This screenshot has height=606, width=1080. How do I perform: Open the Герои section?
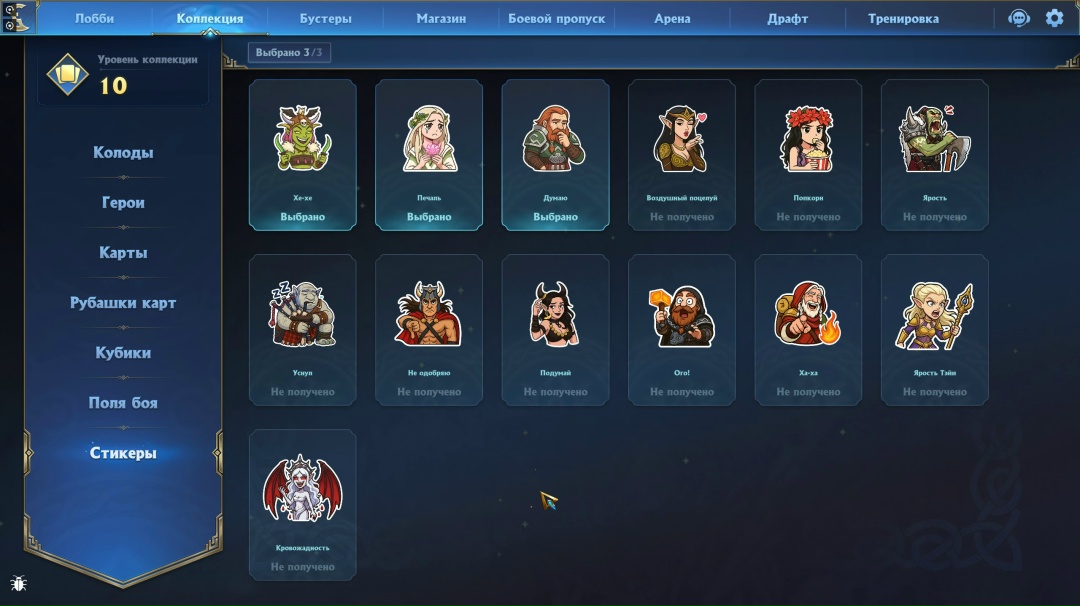(x=123, y=203)
